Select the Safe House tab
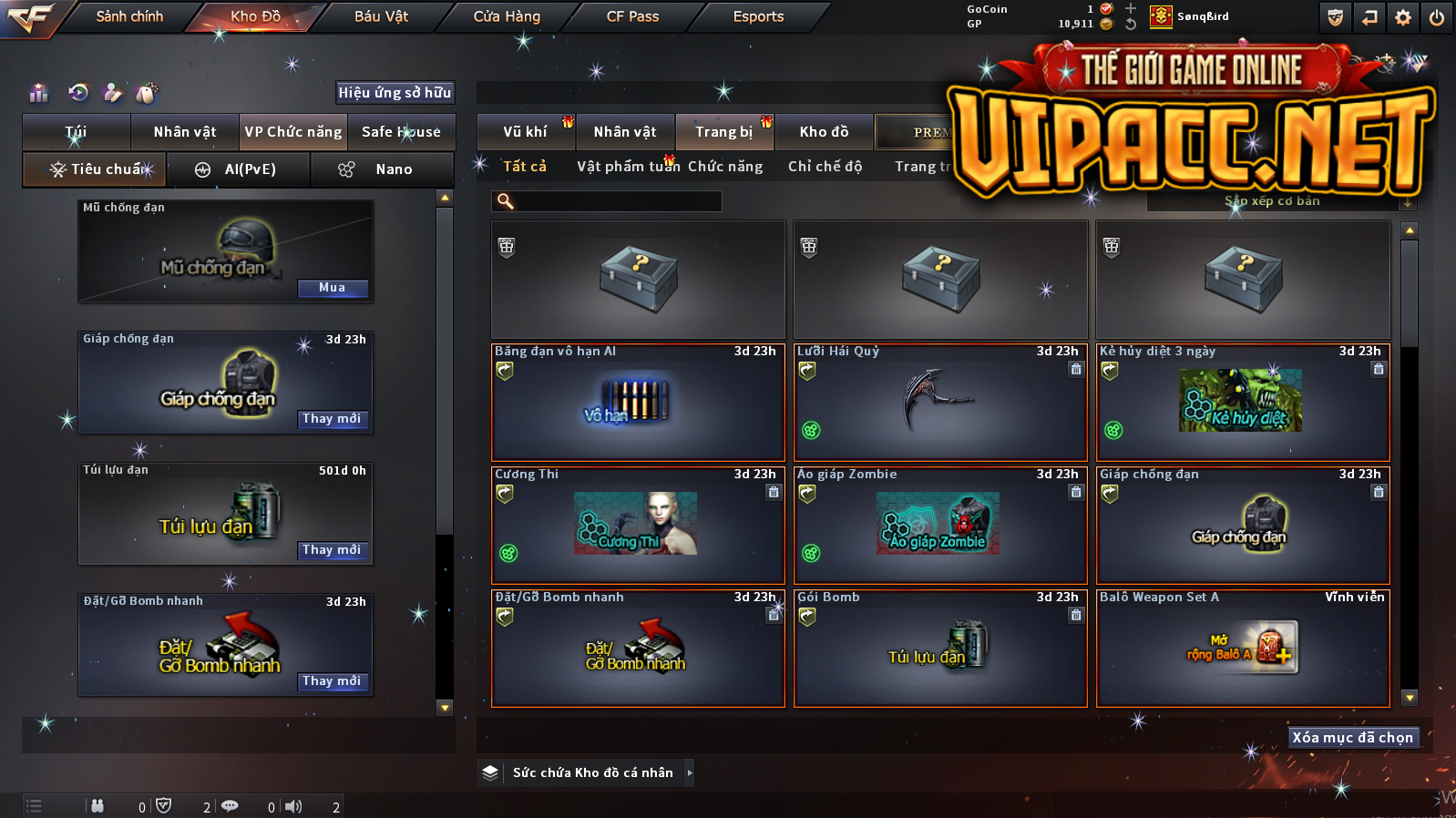This screenshot has width=1456, height=818. (x=401, y=132)
